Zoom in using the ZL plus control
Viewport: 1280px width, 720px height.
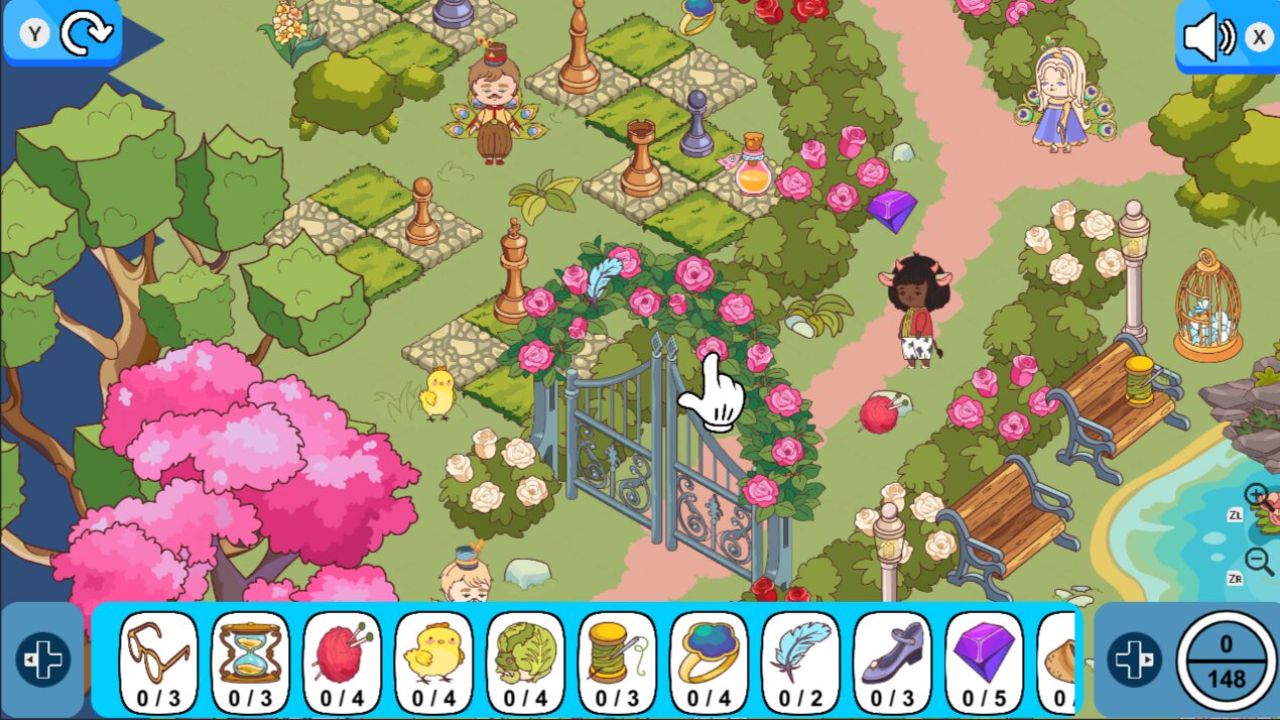pyautogui.click(x=1257, y=494)
